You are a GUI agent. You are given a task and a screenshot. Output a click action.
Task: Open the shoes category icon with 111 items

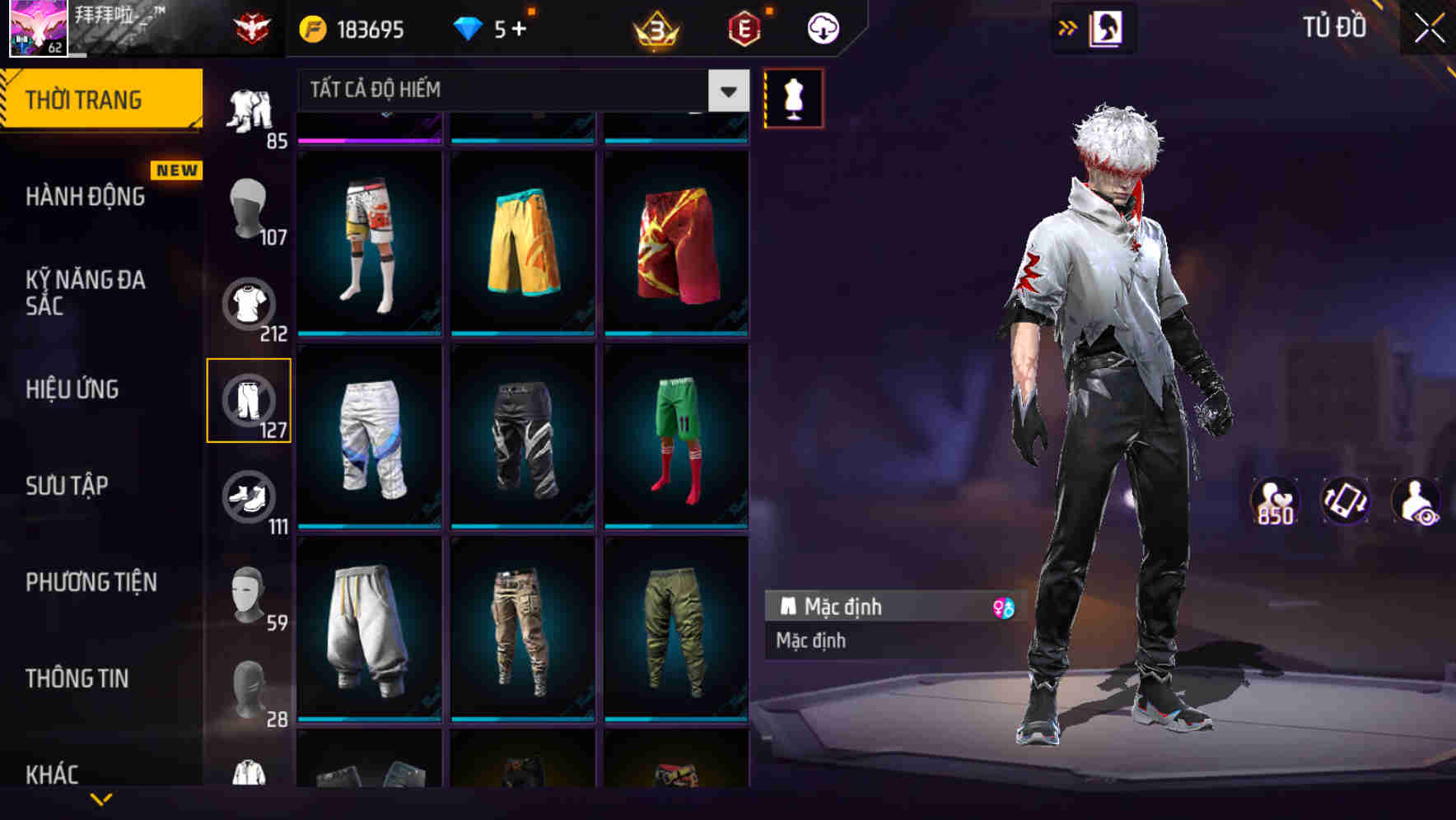[x=249, y=498]
